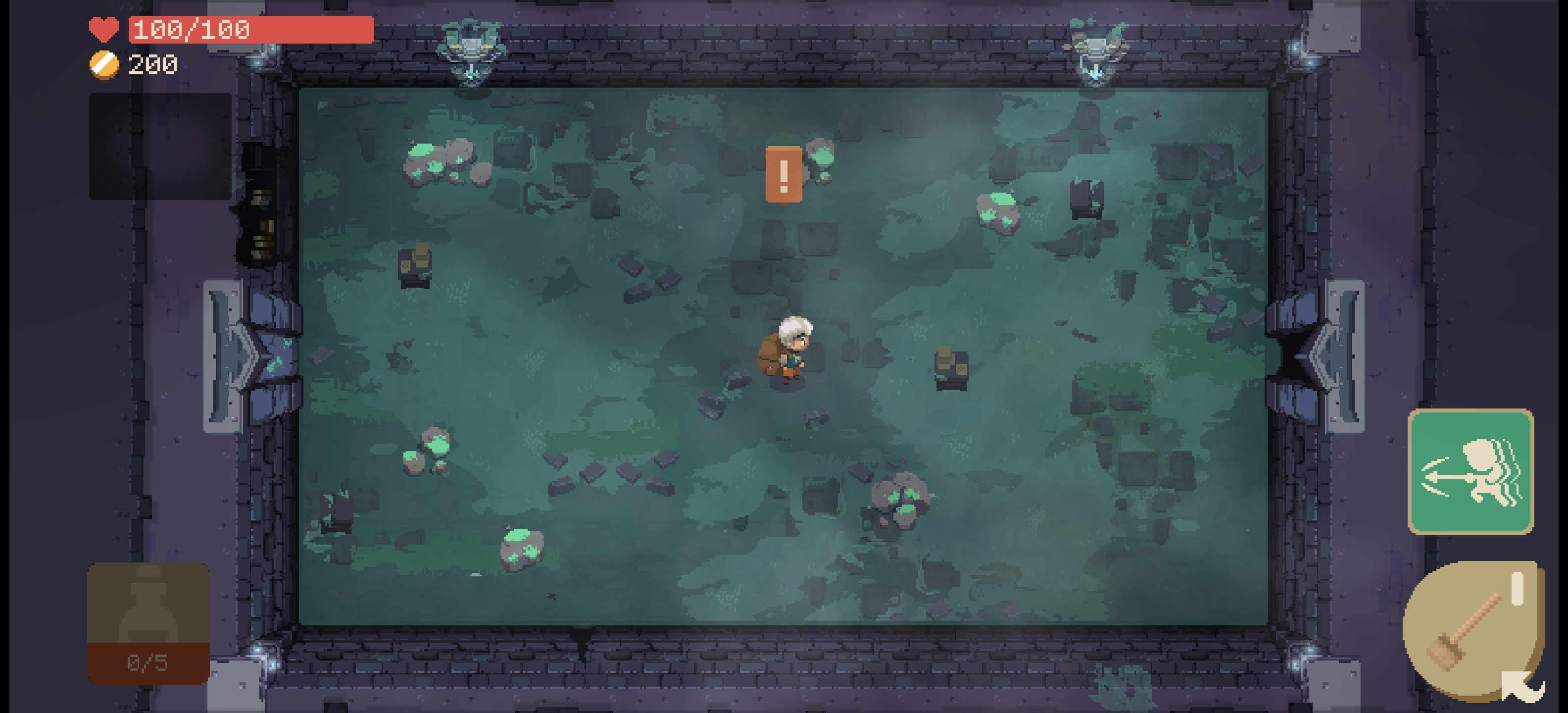Use the potion slot showing 0/5
1568x713 pixels.
(x=148, y=622)
